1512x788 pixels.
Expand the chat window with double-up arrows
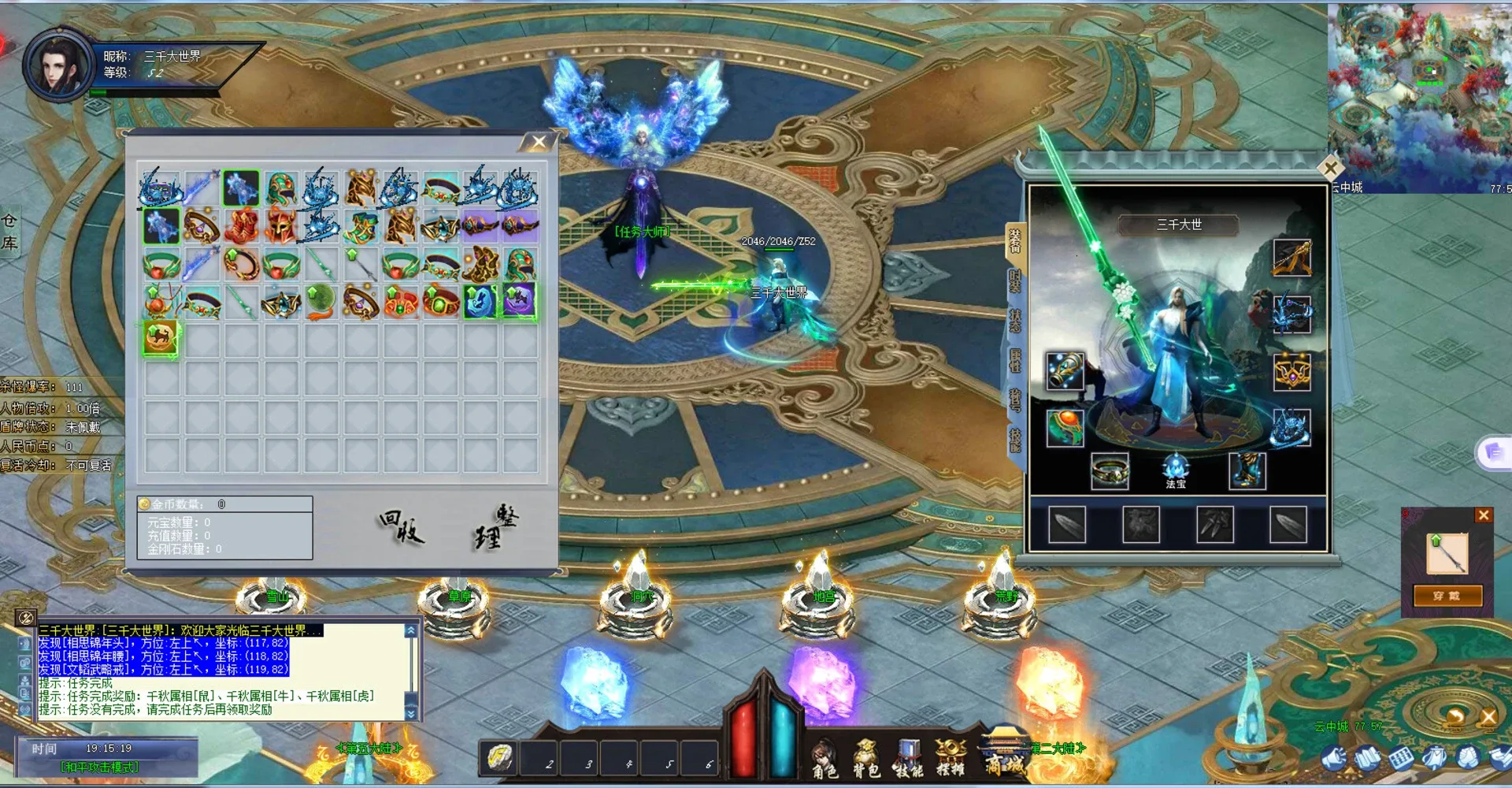[410, 630]
